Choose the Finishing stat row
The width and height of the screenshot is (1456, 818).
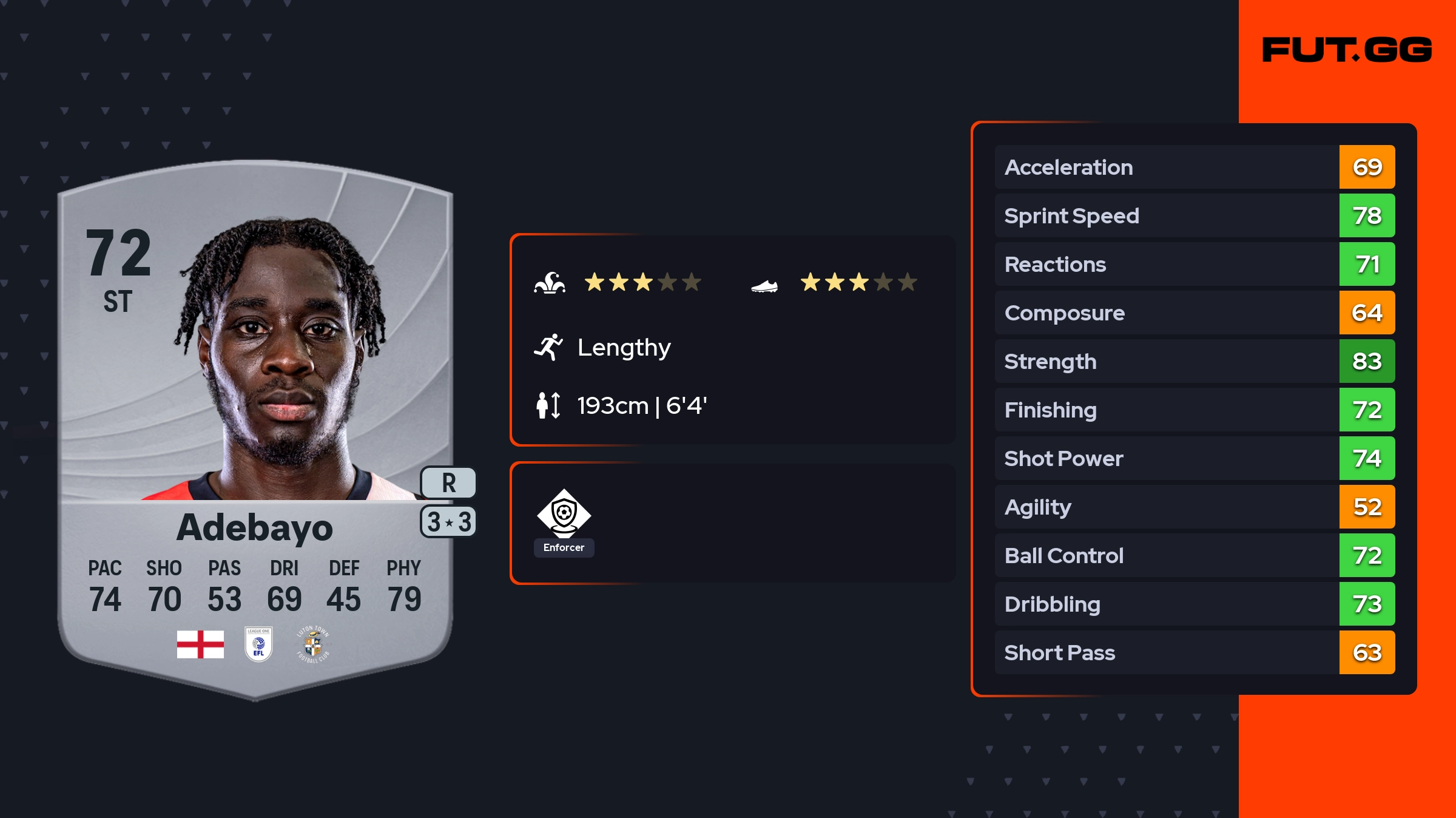[x=1194, y=410]
